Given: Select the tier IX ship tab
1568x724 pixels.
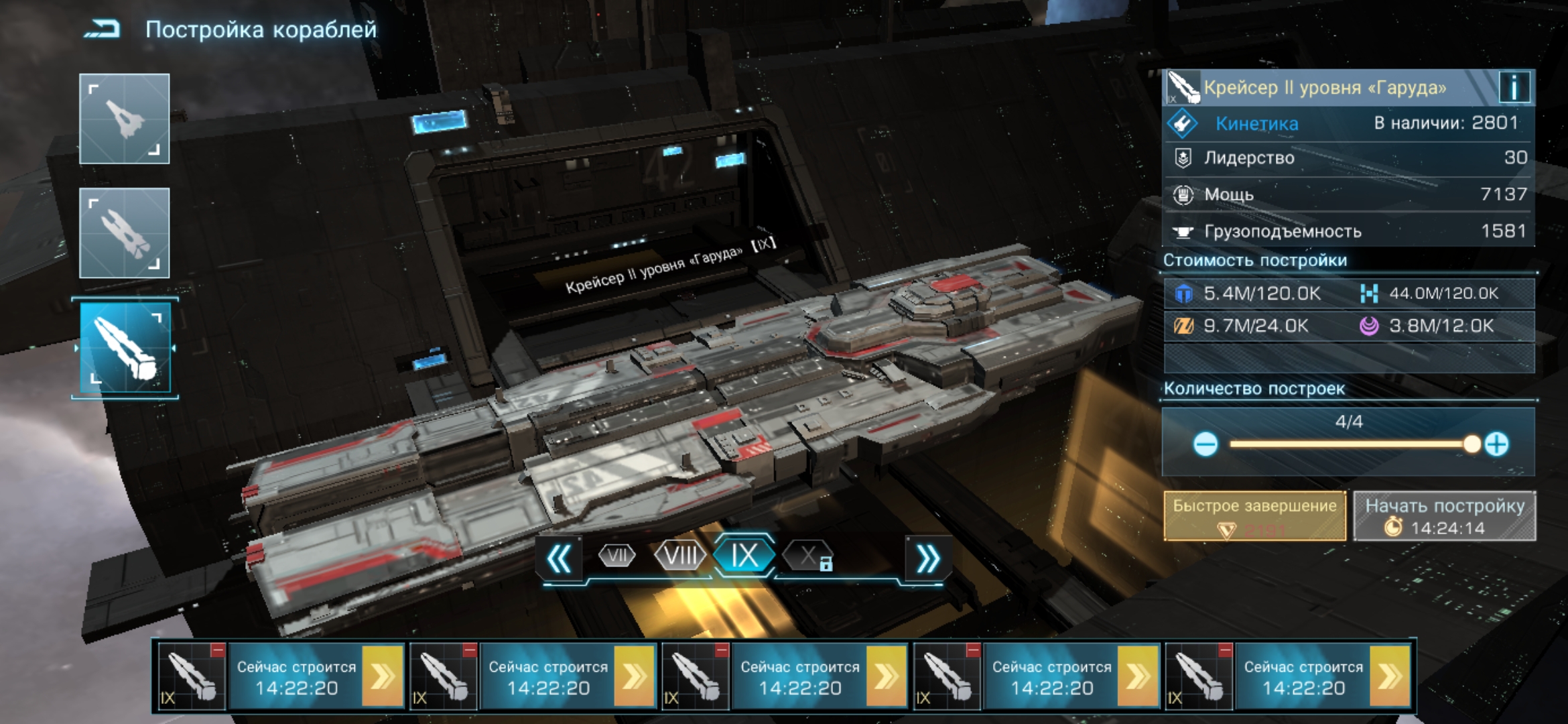Looking at the screenshot, I should 744,556.
